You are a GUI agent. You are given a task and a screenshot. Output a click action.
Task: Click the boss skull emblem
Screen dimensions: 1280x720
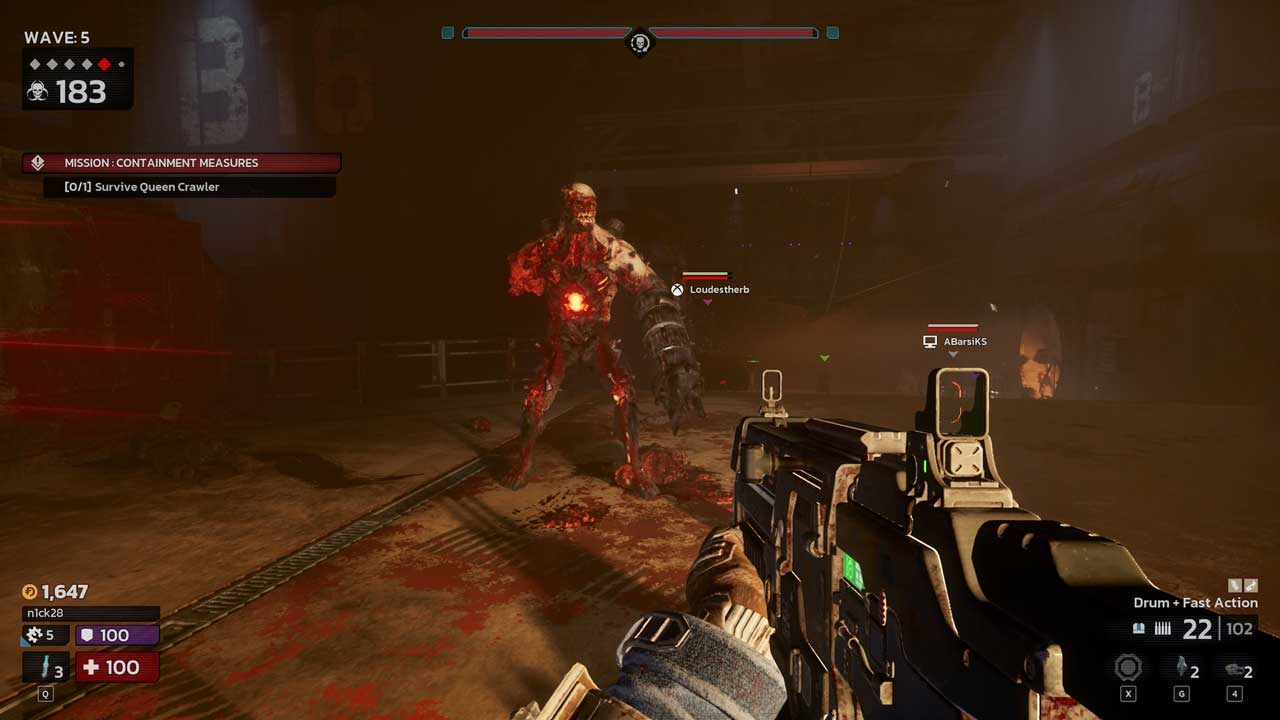(640, 42)
